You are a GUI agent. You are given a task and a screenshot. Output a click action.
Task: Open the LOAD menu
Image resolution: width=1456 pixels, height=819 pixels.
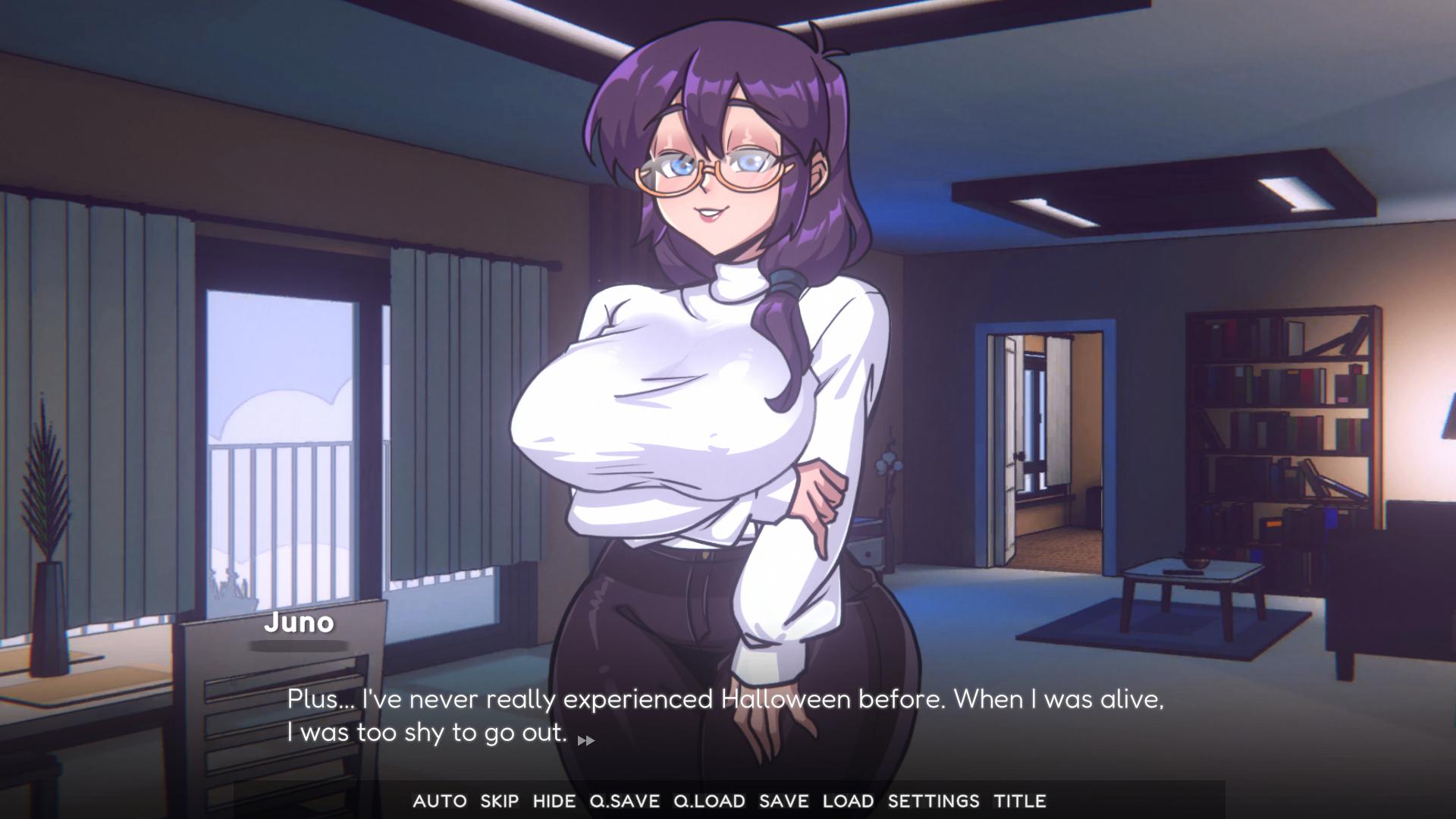click(849, 801)
